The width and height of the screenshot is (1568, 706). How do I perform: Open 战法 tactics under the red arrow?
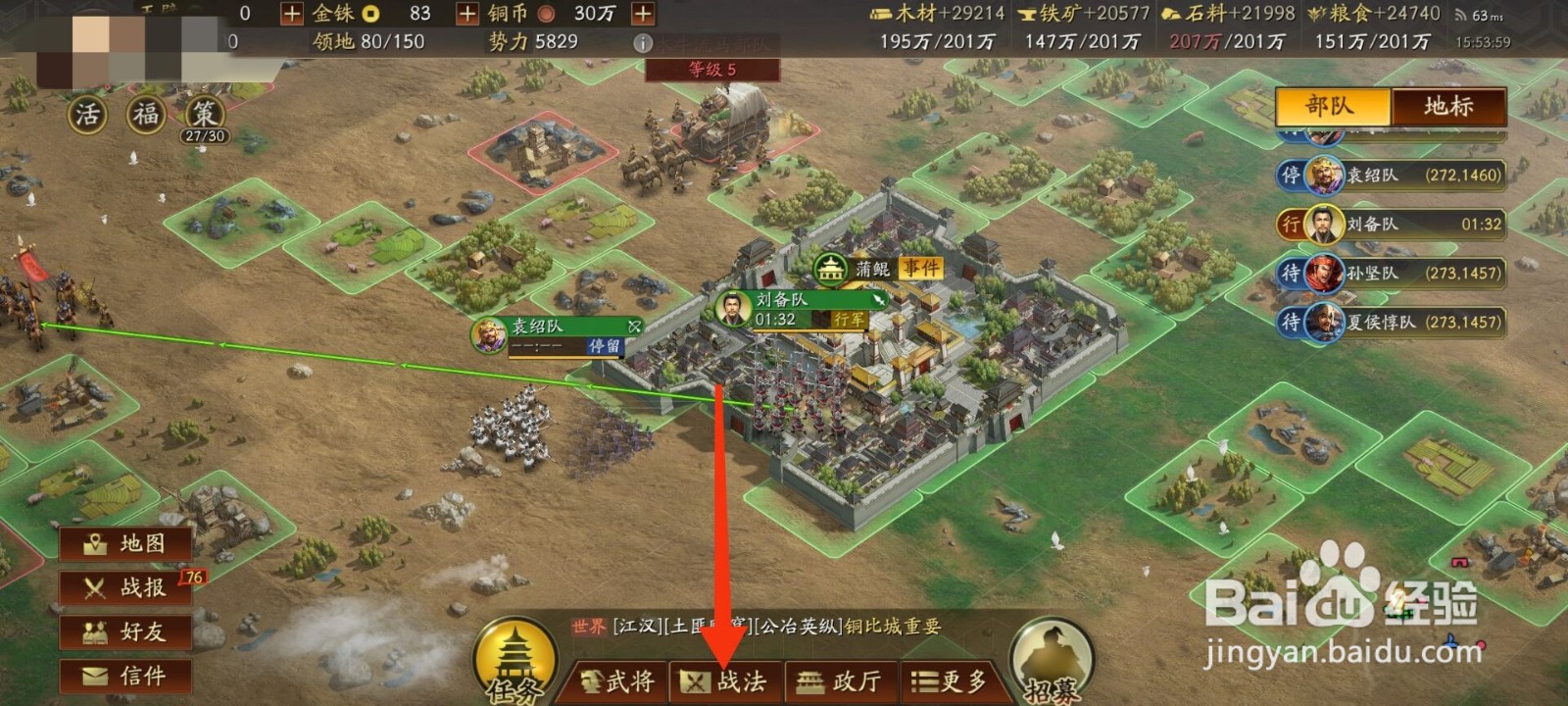click(729, 681)
